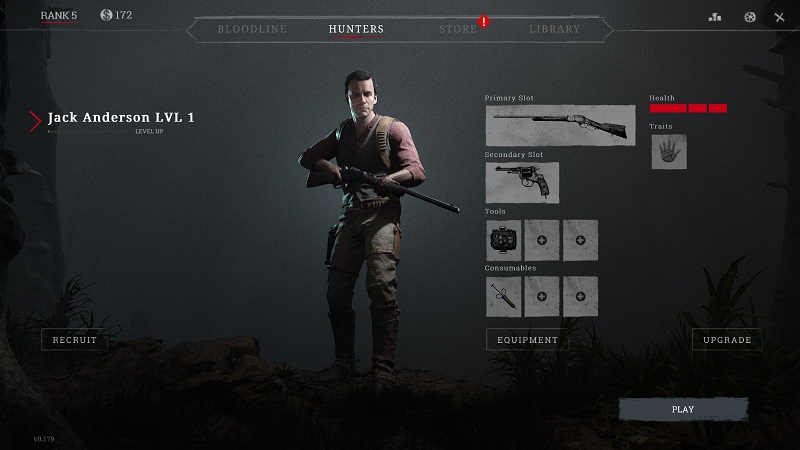The height and width of the screenshot is (450, 800).
Task: View the hand trait icon
Action: pyautogui.click(x=669, y=152)
